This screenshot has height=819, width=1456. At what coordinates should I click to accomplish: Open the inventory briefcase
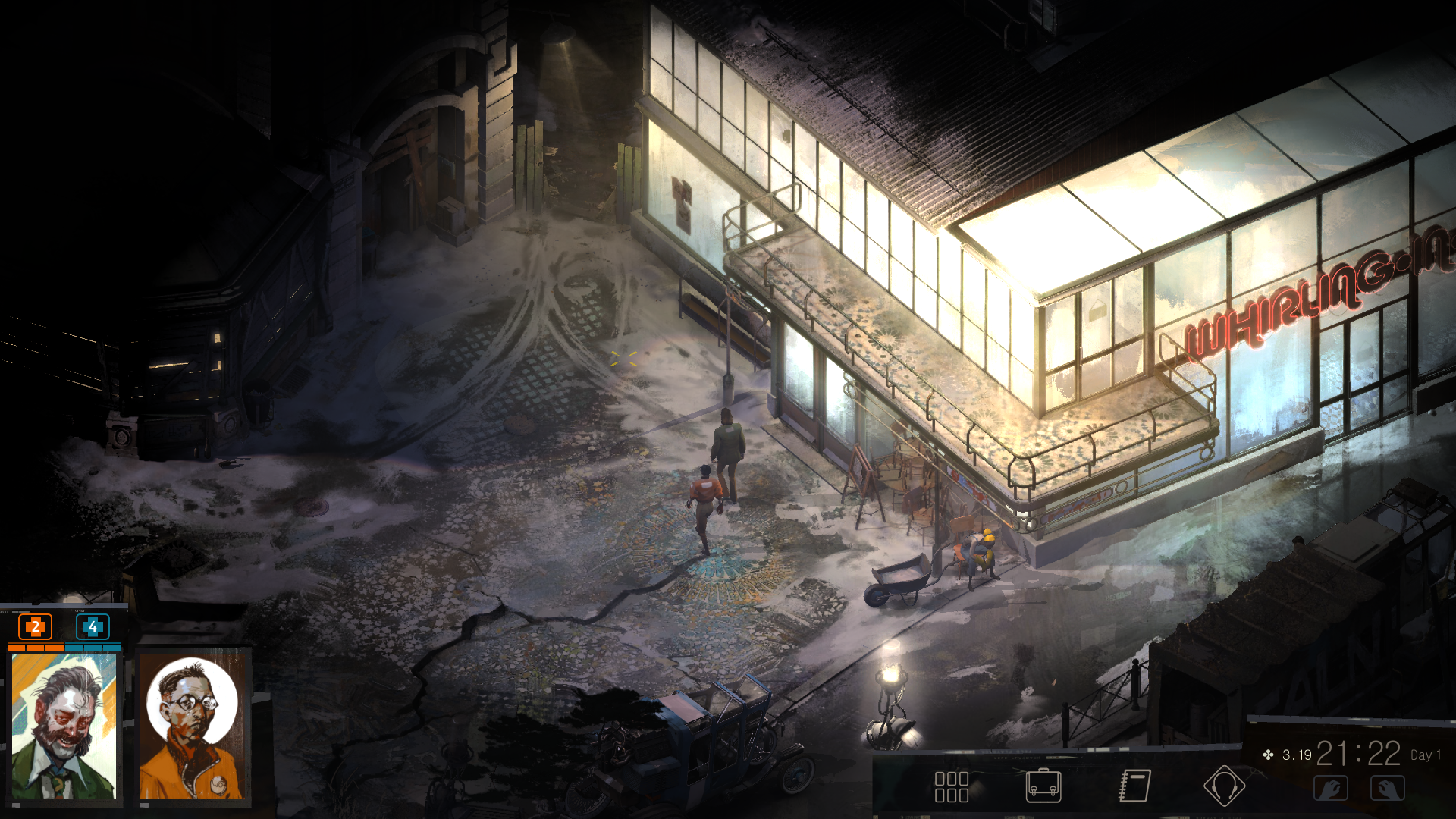pos(1043,786)
